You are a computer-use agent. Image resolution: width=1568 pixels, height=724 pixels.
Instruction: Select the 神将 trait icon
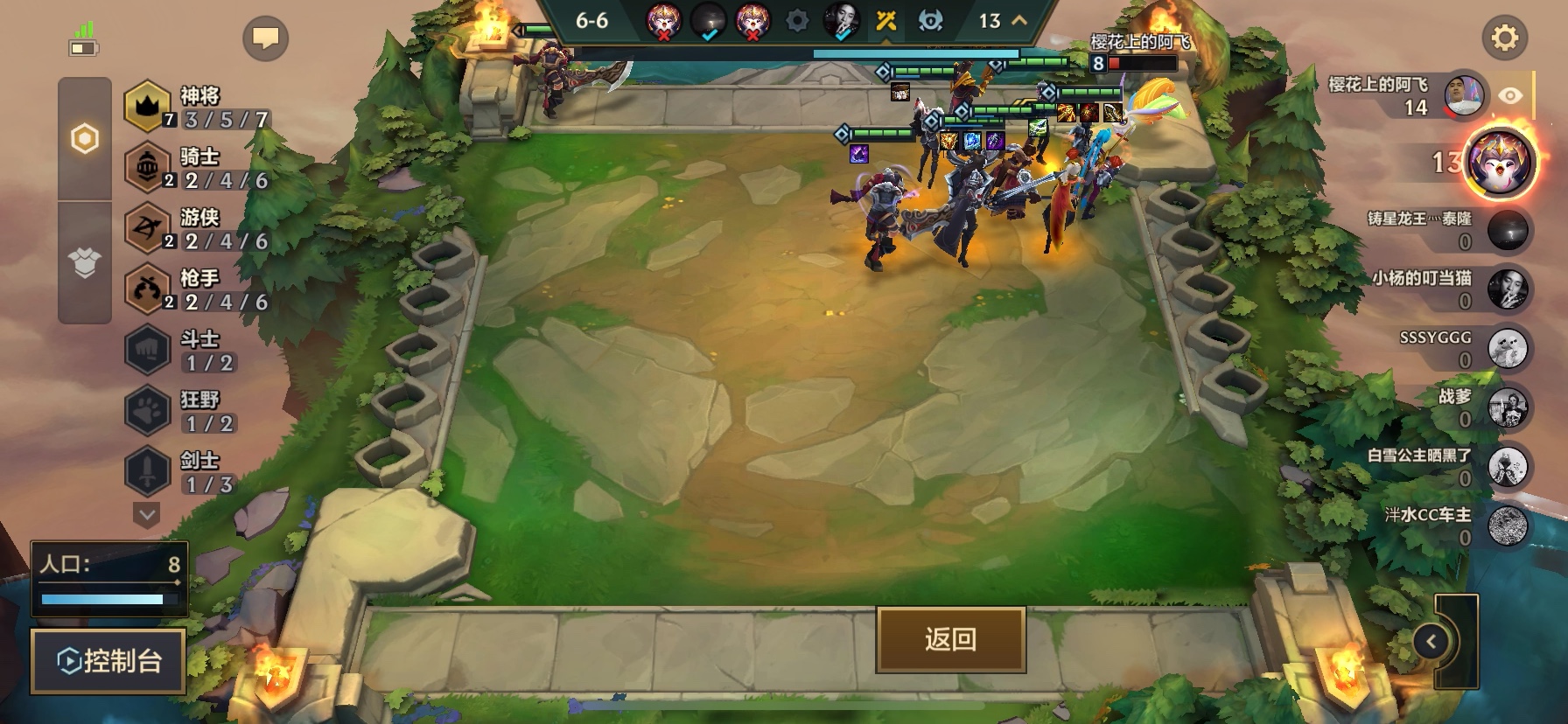(147, 106)
